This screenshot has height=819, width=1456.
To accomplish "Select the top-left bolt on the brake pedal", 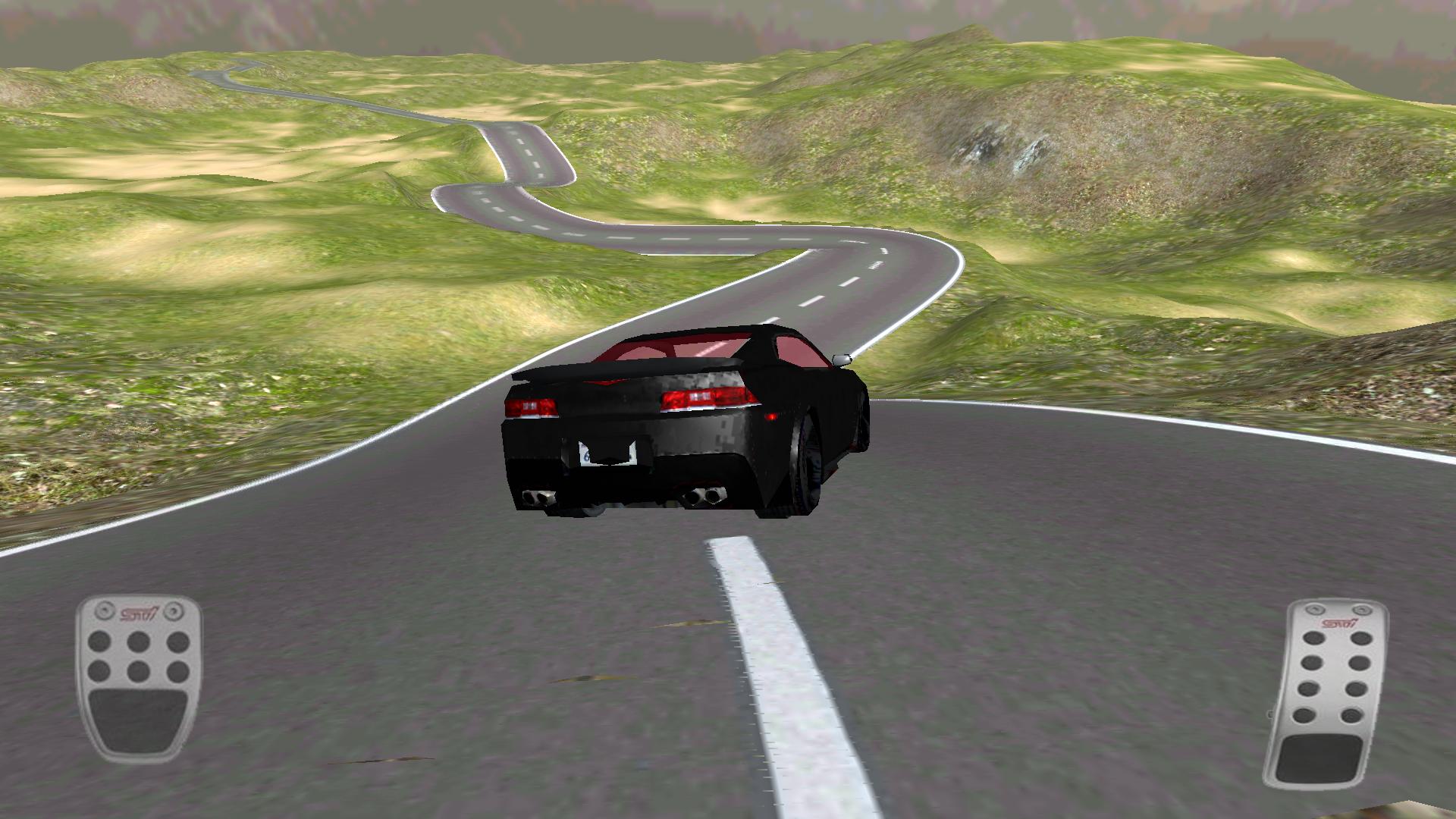I will [x=105, y=611].
